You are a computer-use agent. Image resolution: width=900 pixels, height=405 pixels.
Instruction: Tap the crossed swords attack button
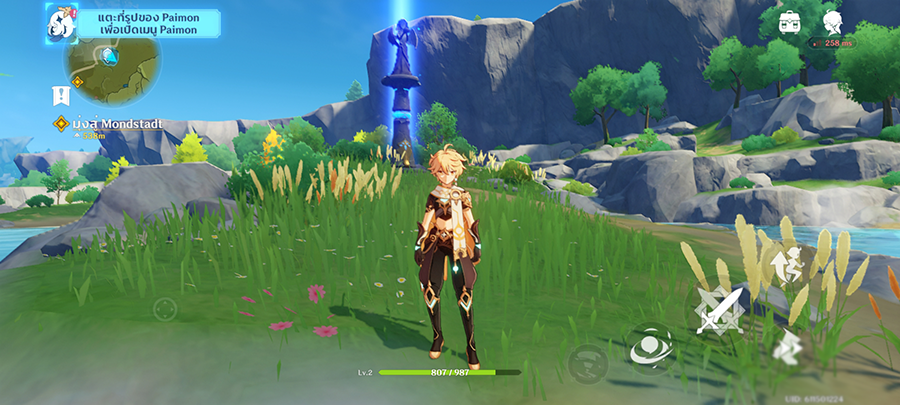coord(720,311)
